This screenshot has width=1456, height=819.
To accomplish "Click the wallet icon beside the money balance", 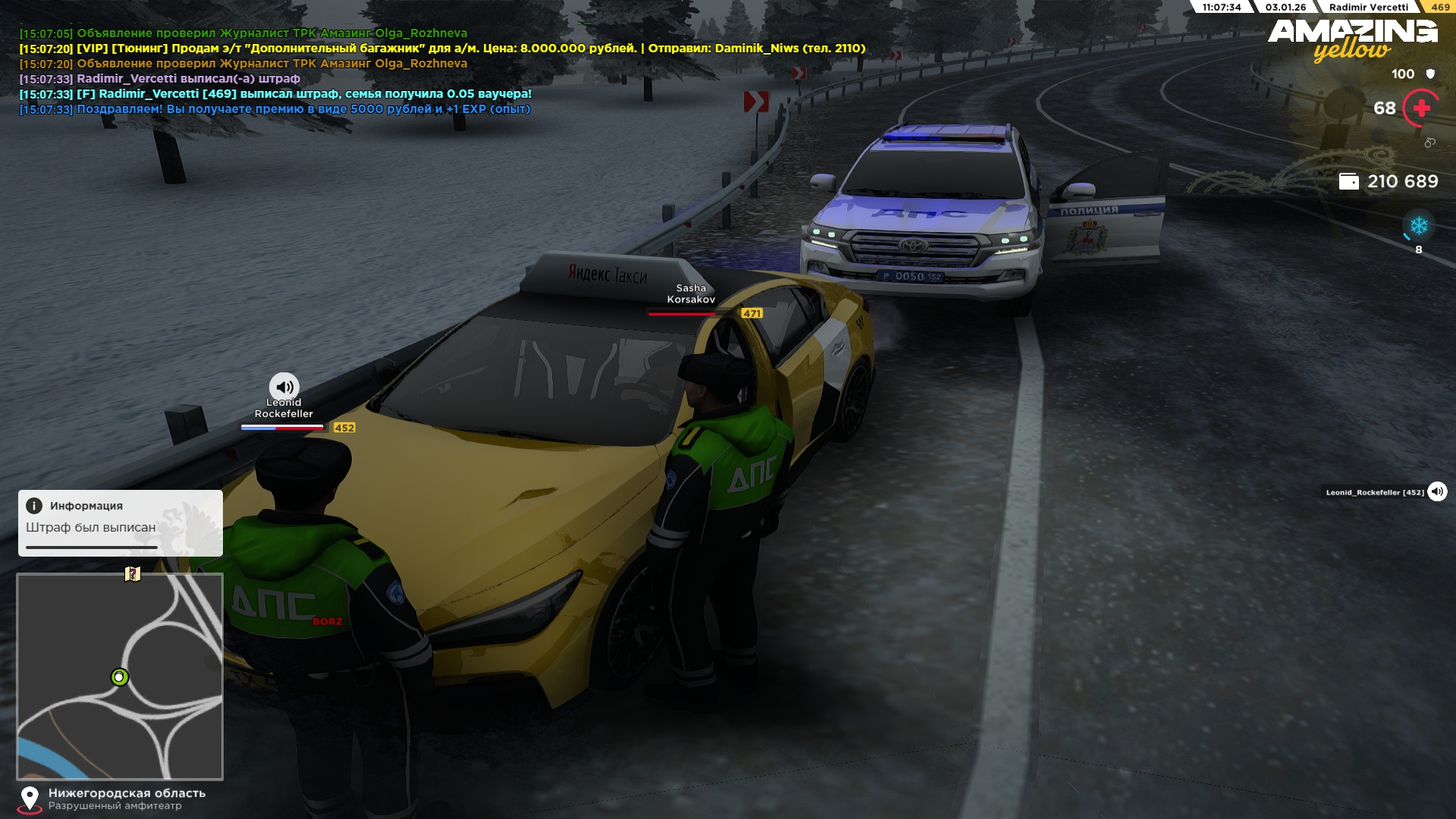I will tap(1348, 181).
